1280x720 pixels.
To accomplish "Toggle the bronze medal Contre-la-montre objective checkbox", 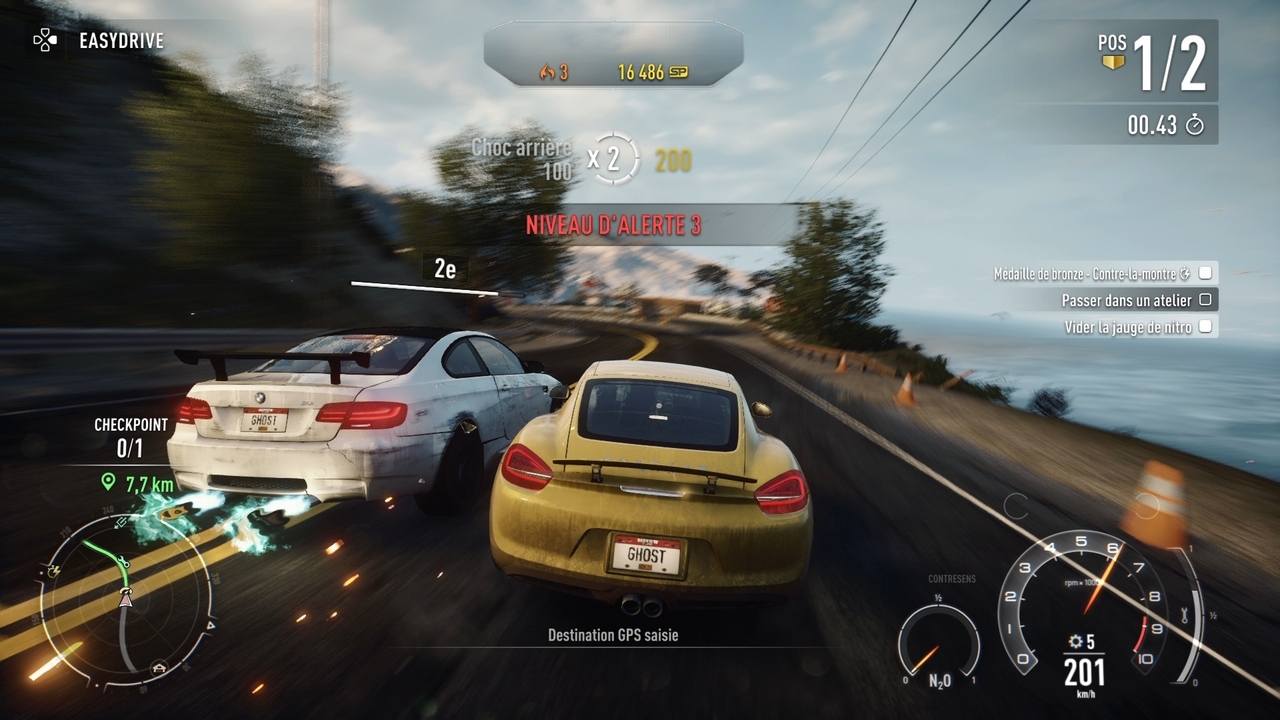I will click(1205, 273).
